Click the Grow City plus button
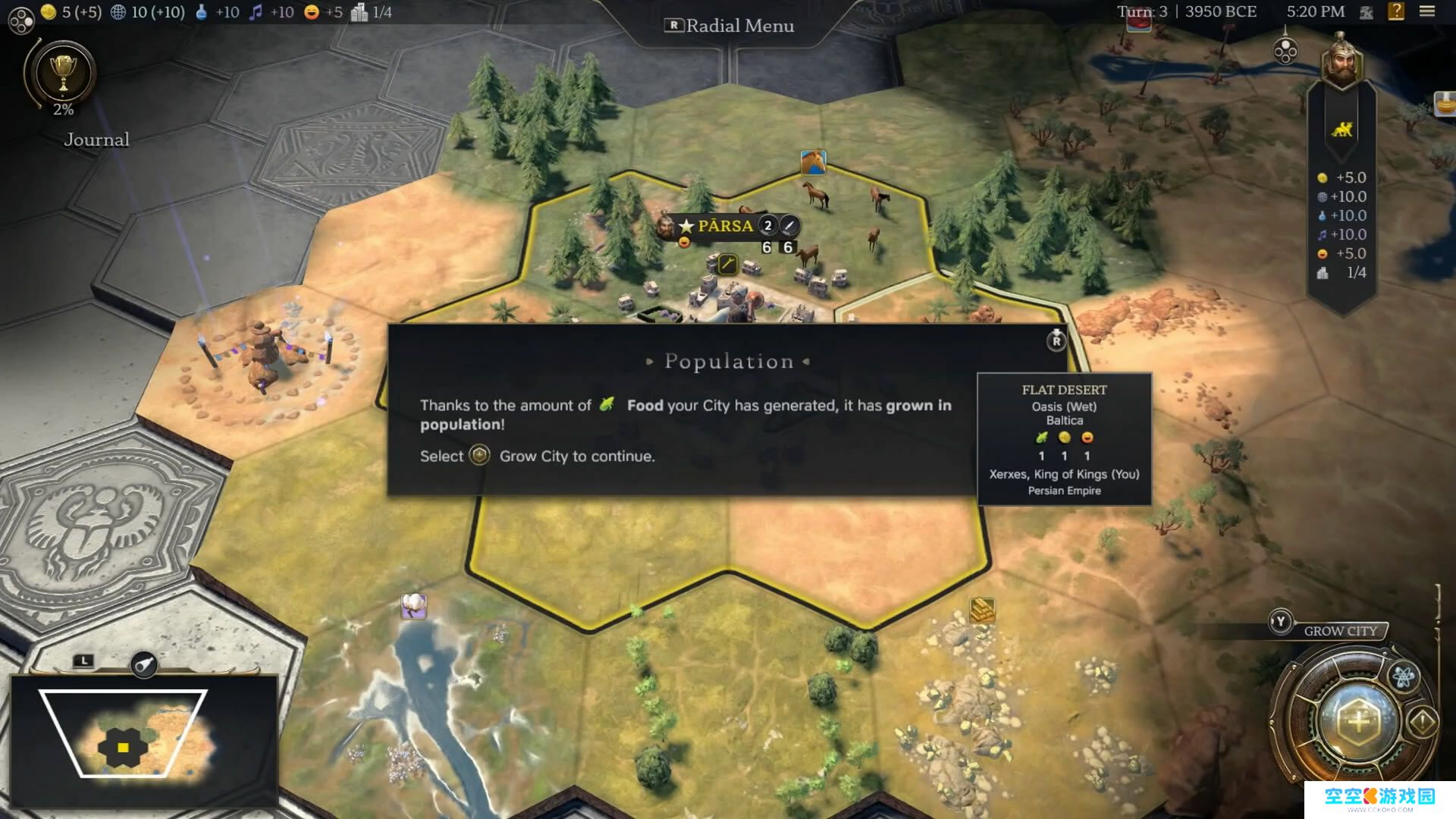Viewport: 1456px width, 819px height. coord(1357,721)
